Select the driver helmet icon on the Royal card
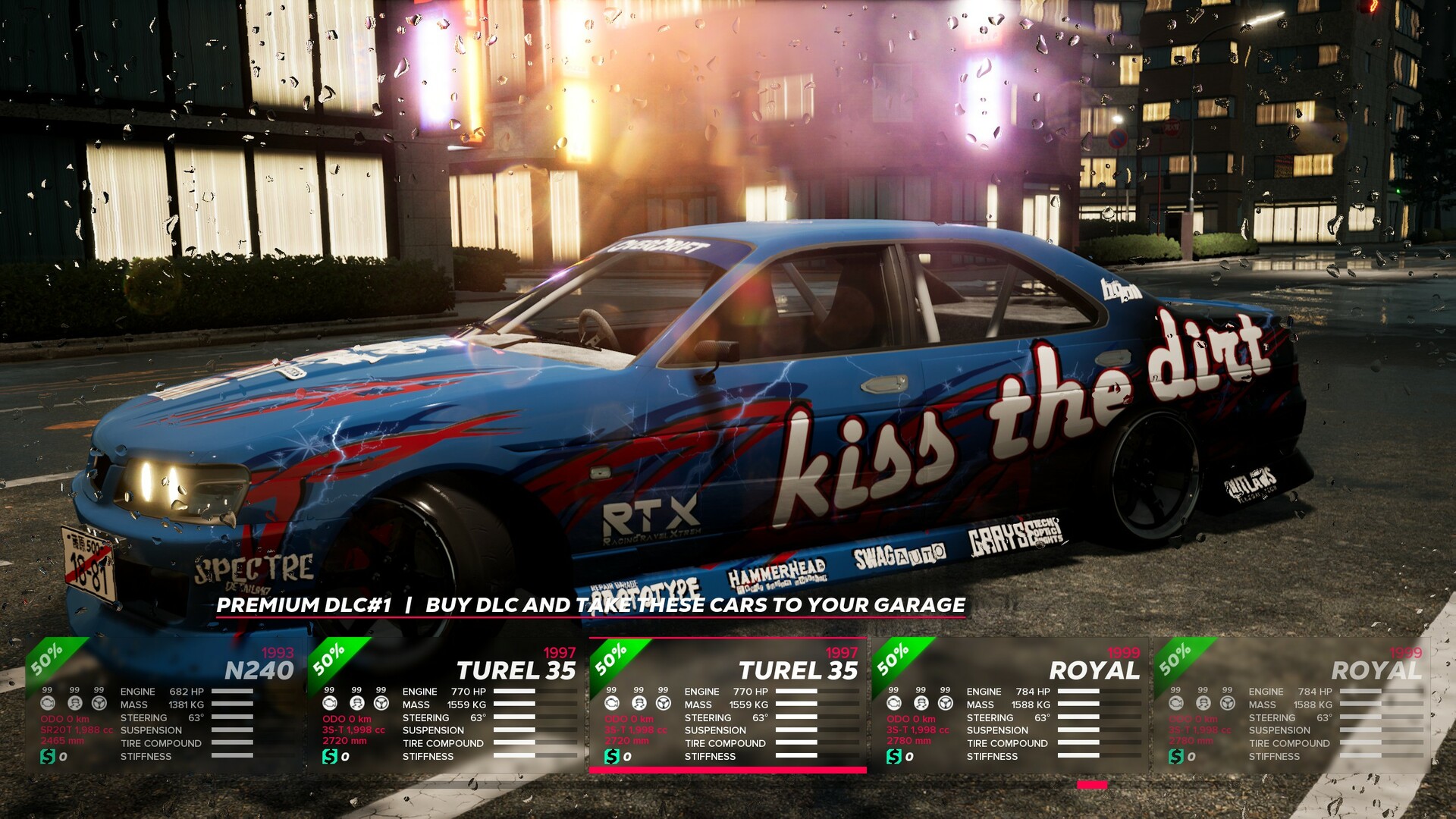 tap(921, 704)
